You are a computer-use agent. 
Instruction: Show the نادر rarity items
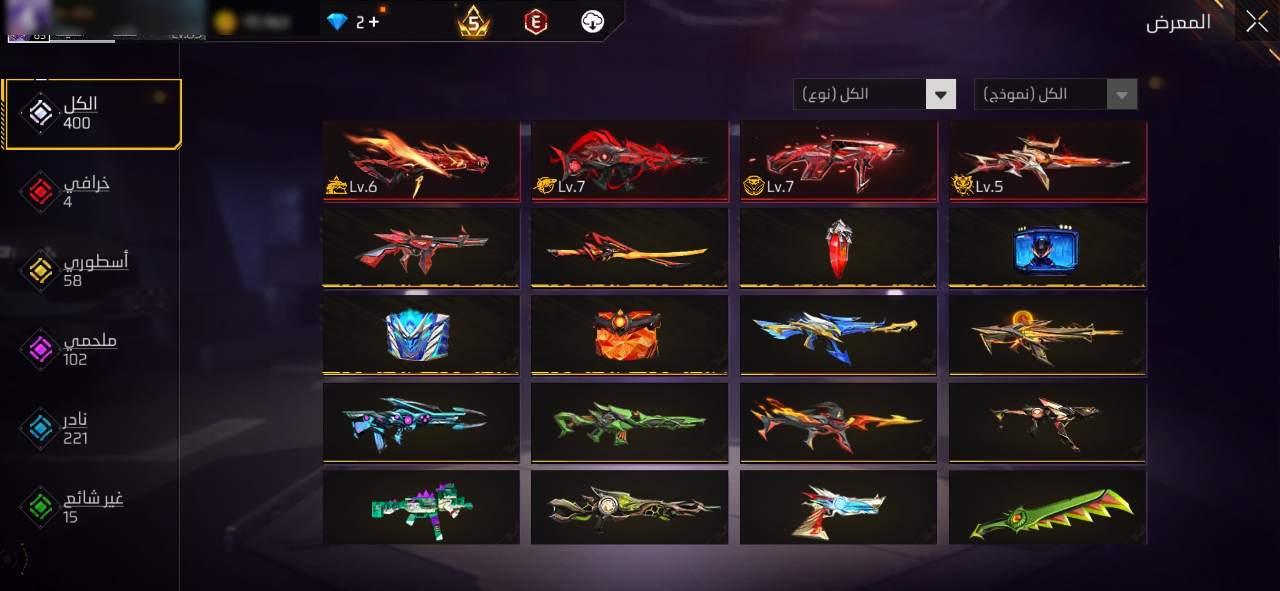[x=85, y=429]
